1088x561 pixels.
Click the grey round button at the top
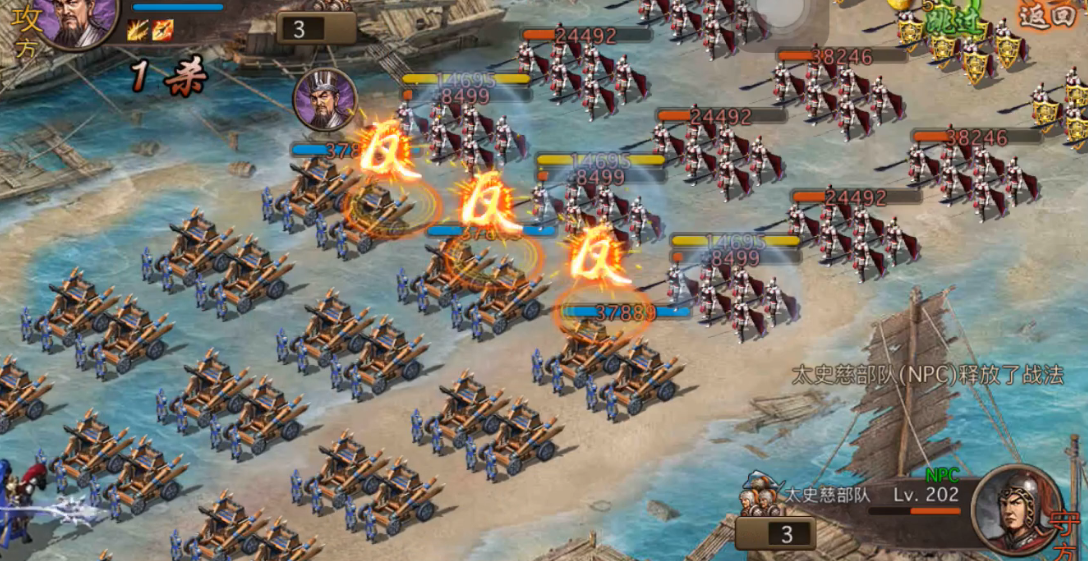pyautogui.click(x=781, y=14)
